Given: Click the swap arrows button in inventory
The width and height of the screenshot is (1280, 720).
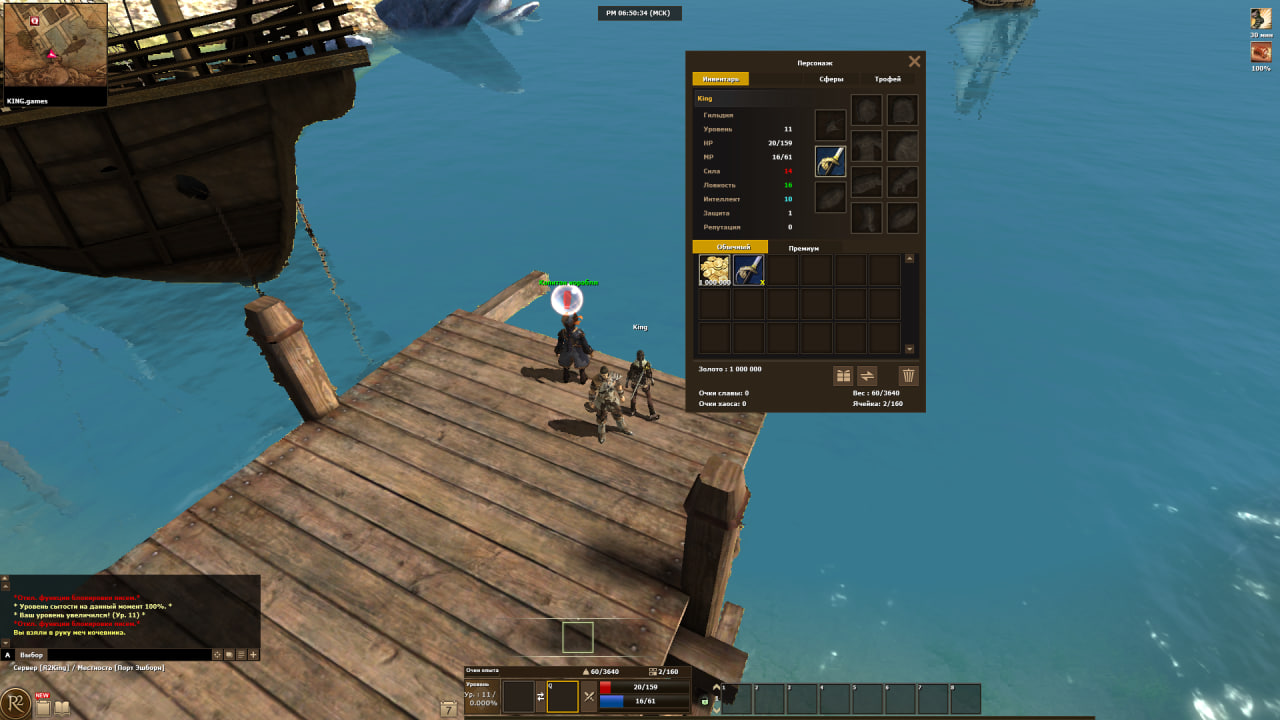Looking at the screenshot, I should coord(868,376).
